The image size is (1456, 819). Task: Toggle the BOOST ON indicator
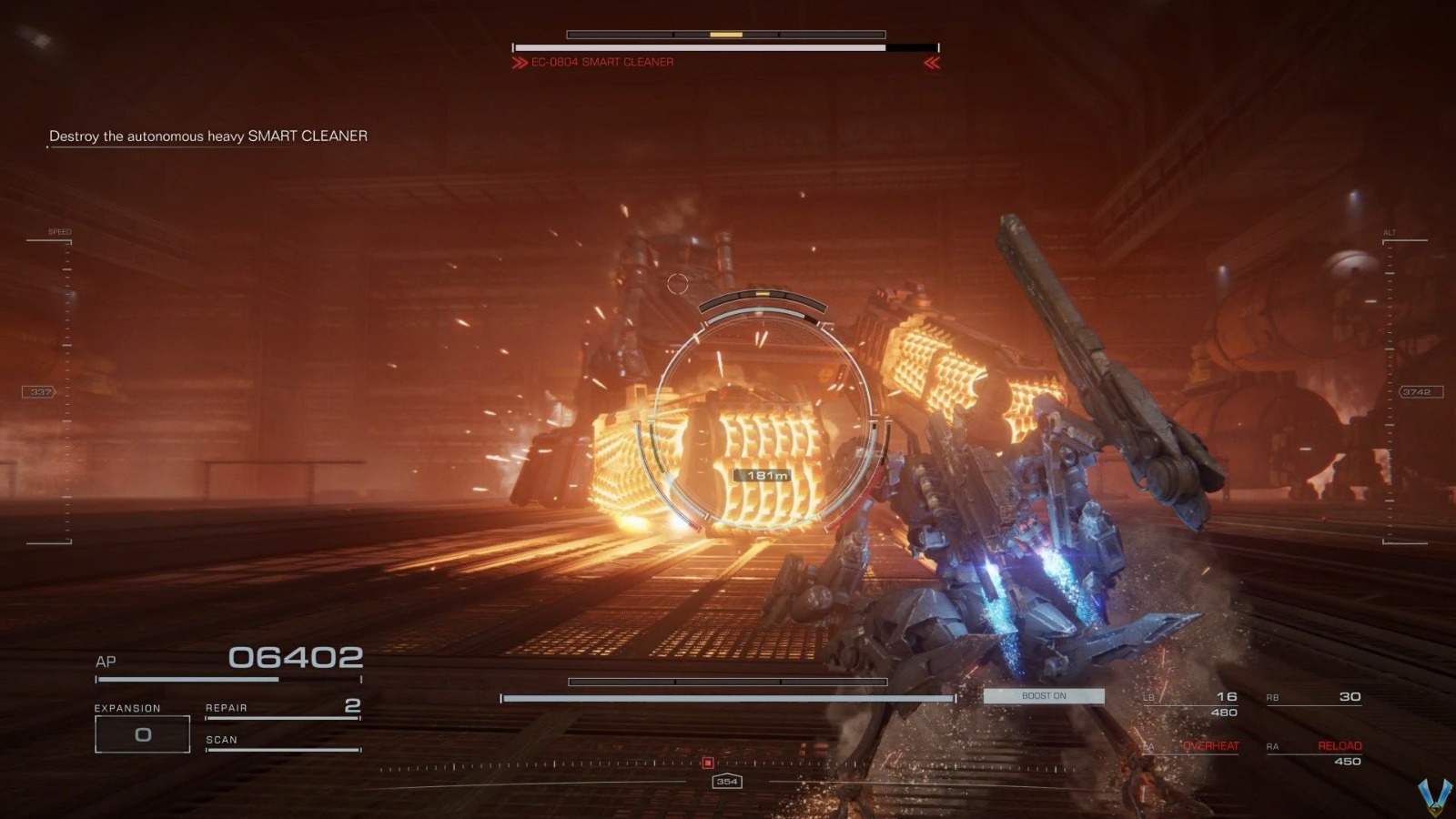click(1043, 695)
